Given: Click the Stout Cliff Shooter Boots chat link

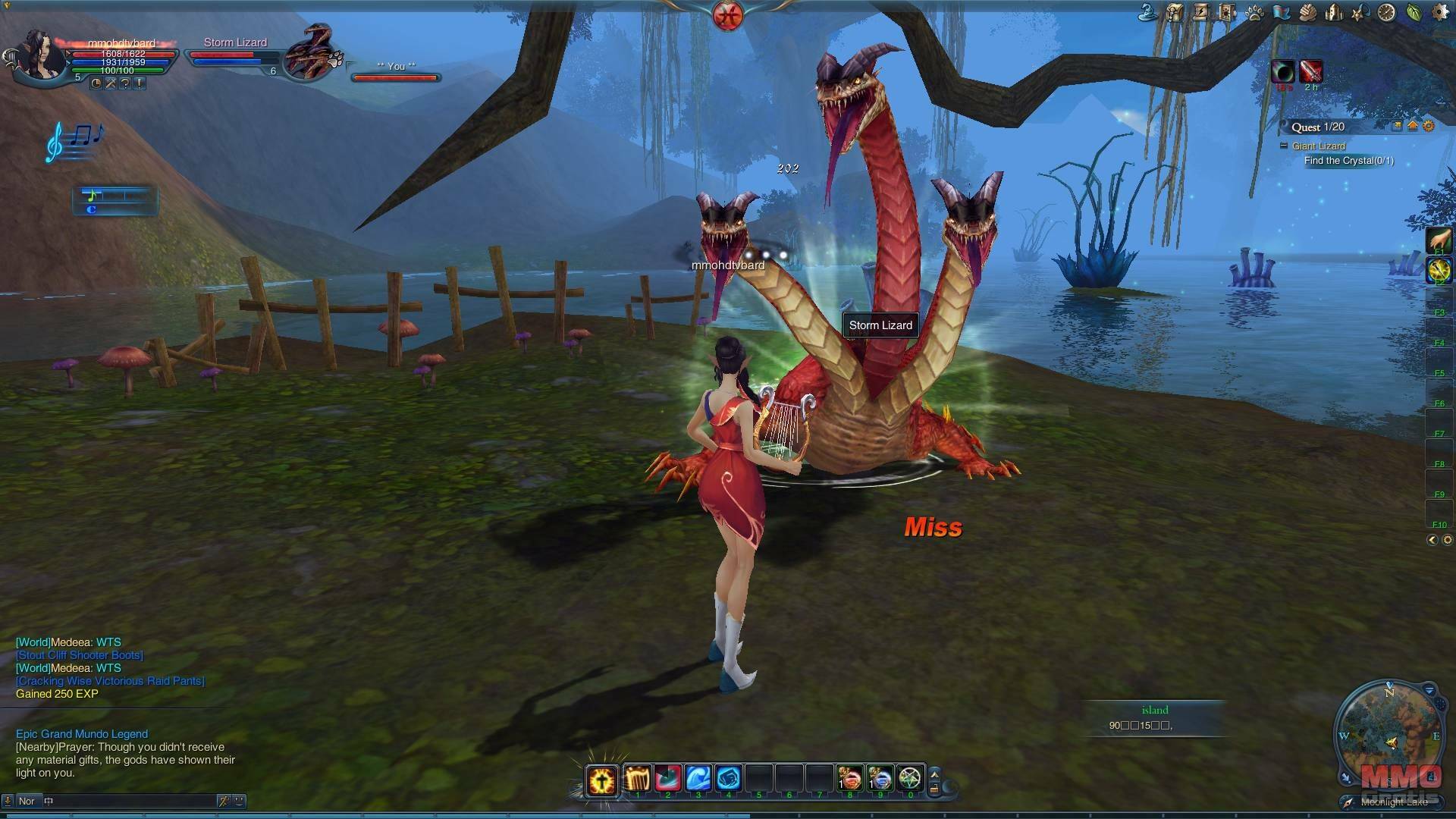Looking at the screenshot, I should click(80, 655).
